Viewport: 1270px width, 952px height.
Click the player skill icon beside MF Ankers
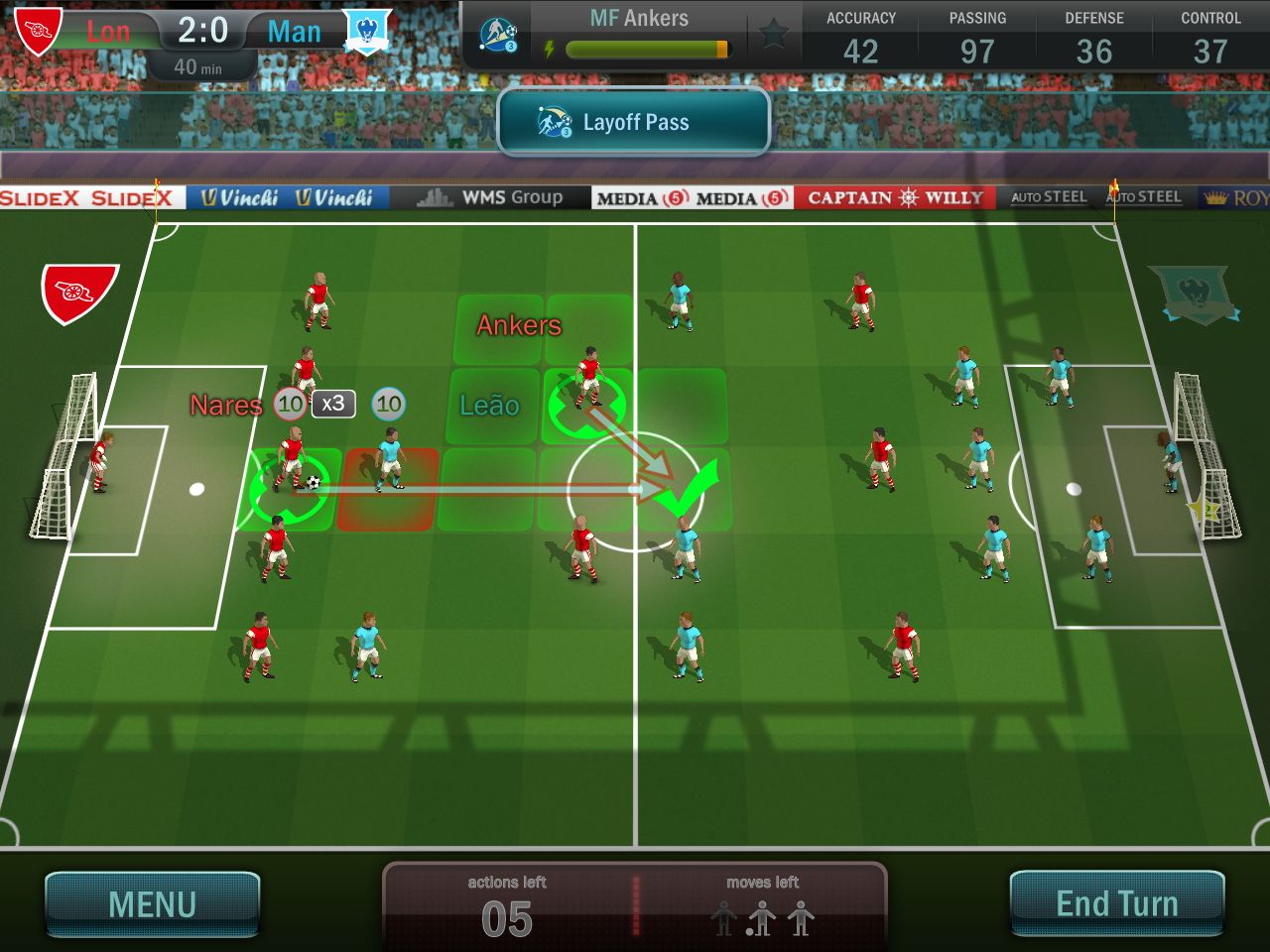(x=498, y=34)
